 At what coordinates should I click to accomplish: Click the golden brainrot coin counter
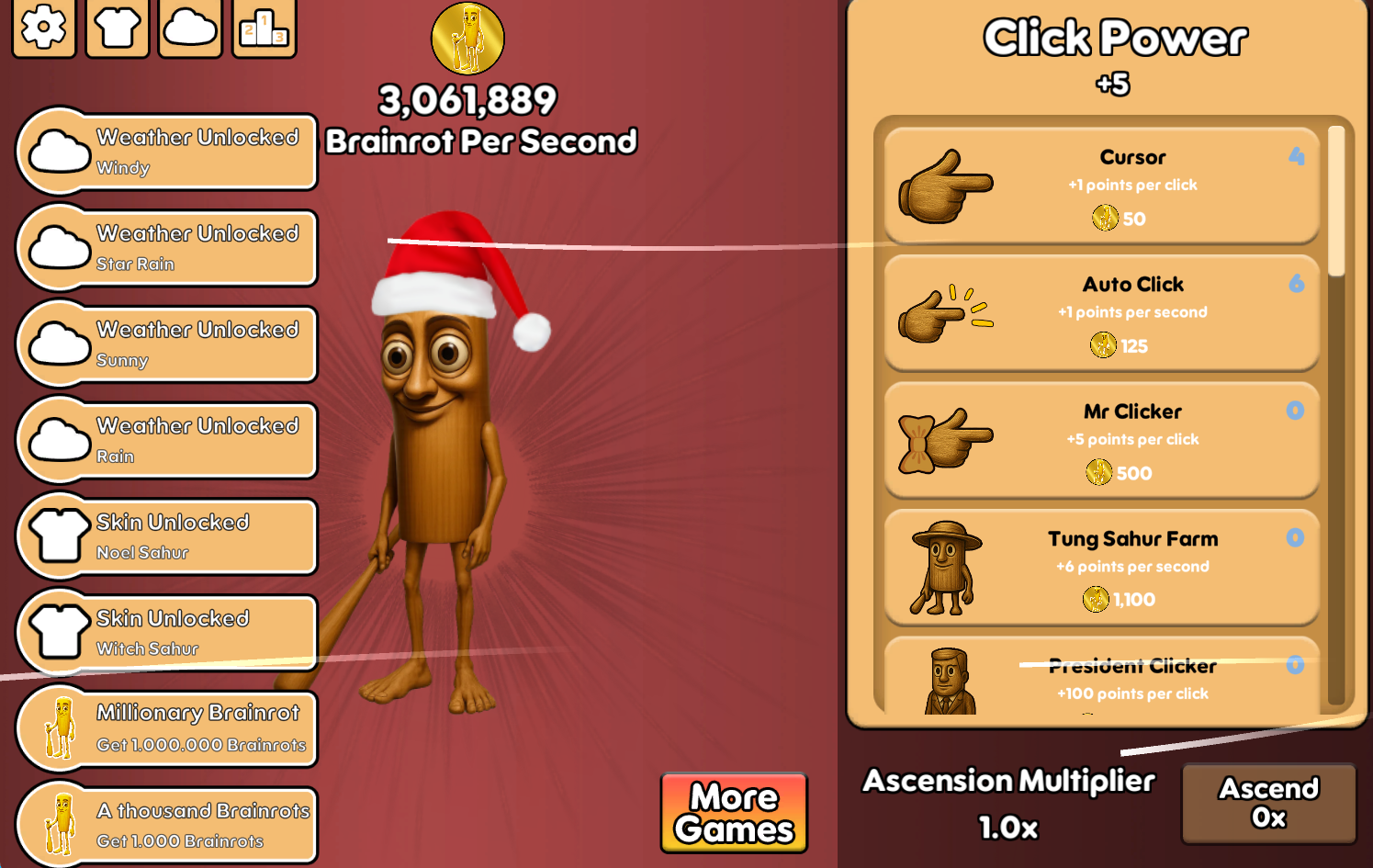(467, 39)
